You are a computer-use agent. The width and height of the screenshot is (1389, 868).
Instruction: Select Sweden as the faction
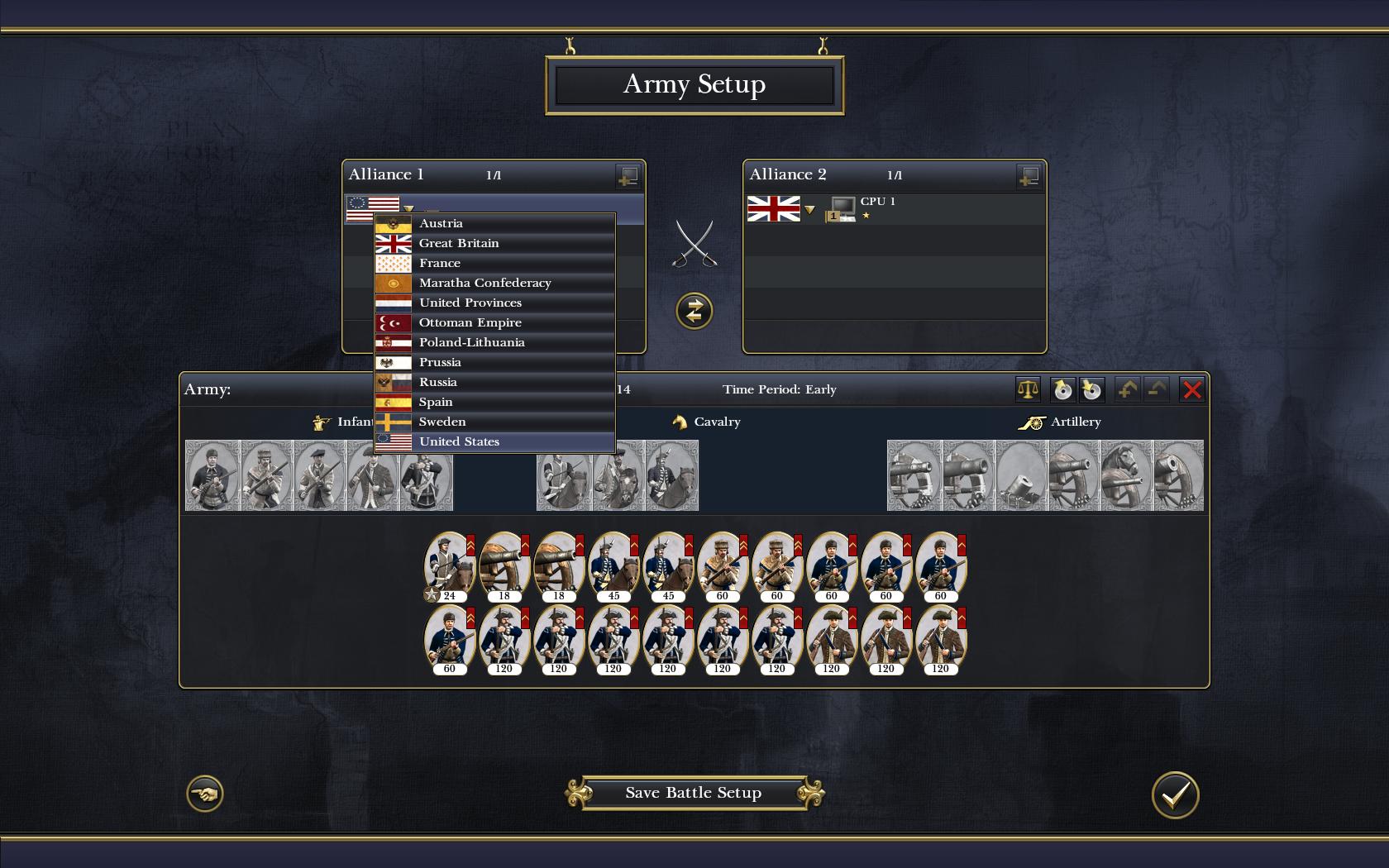tap(494, 422)
